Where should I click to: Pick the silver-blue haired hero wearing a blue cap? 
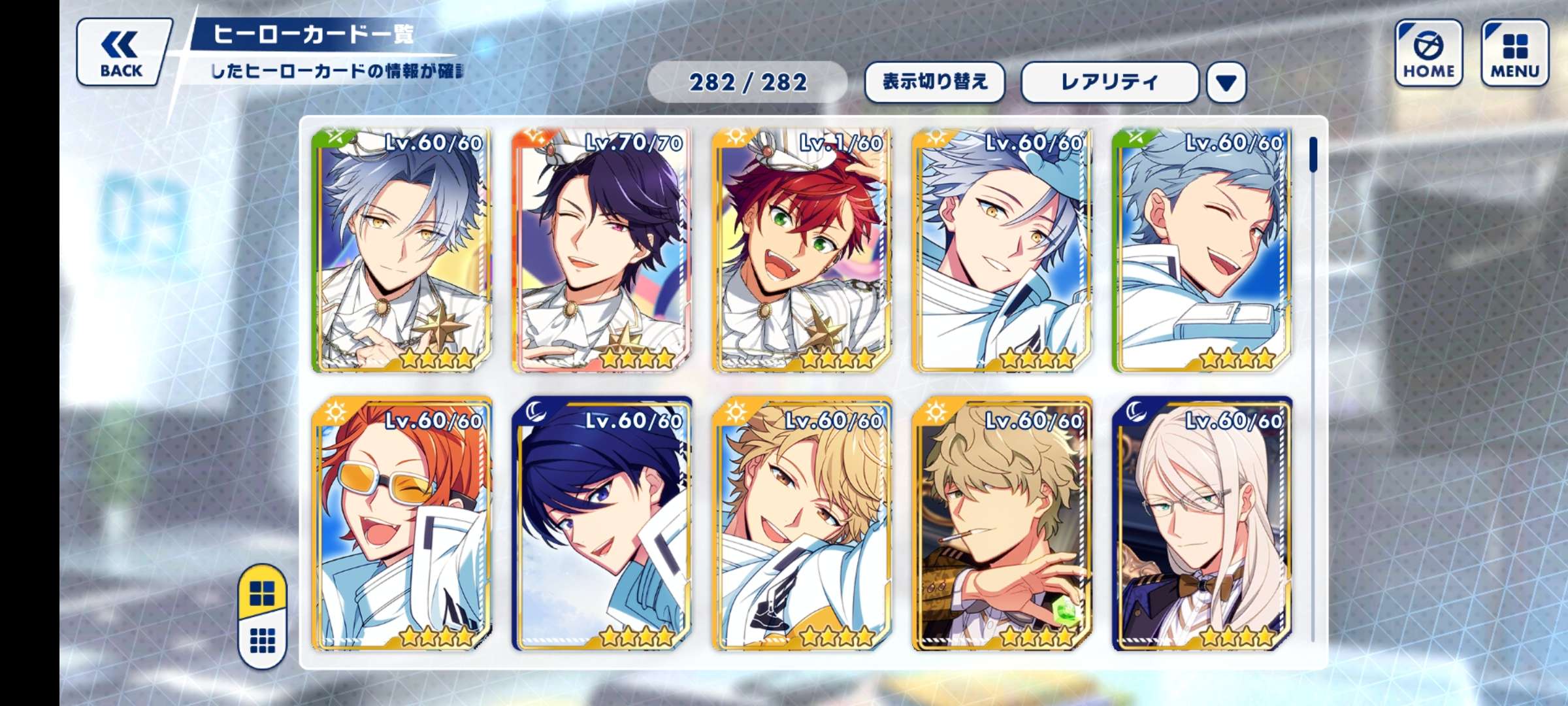point(1002,252)
